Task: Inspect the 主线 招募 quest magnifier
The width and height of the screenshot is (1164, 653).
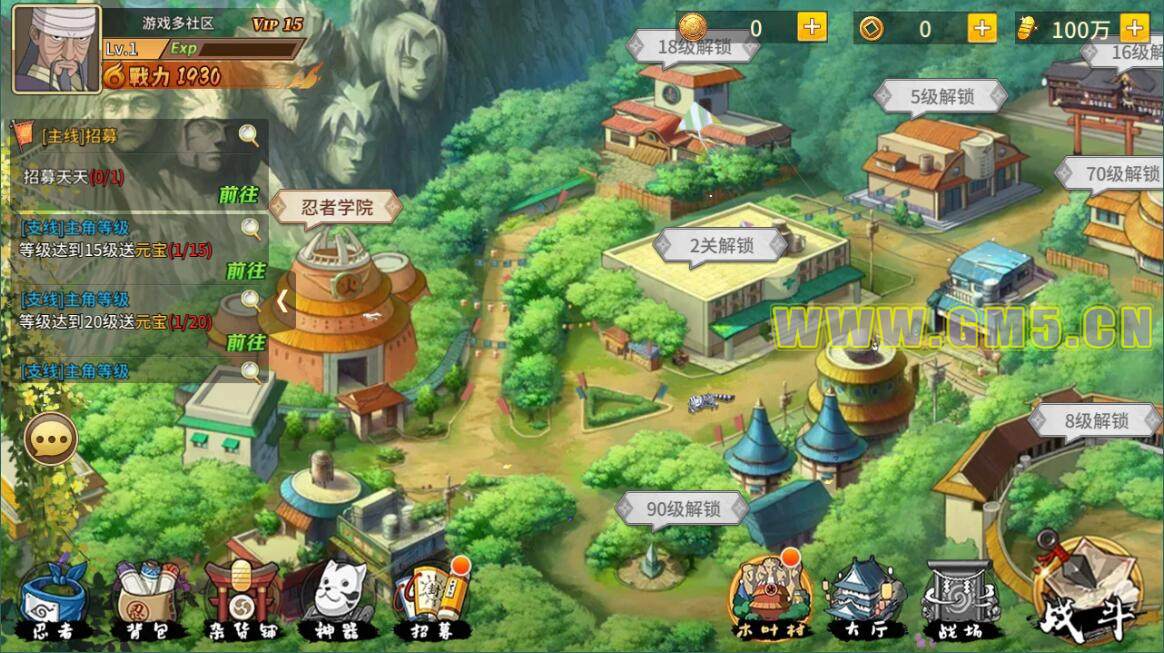Action: 248,136
